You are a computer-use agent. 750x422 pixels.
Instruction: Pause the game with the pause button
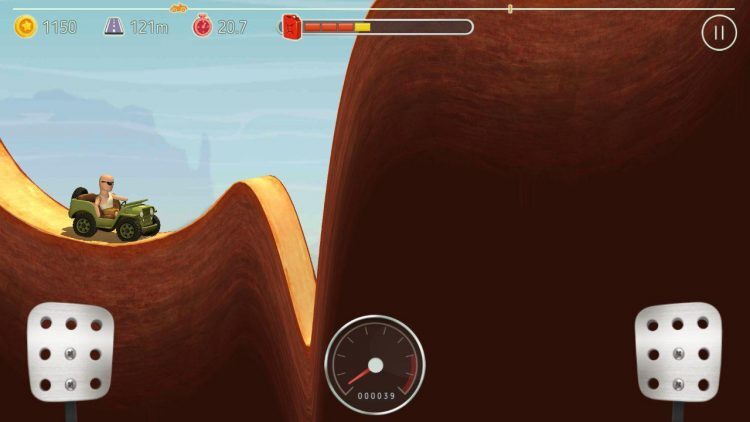click(718, 33)
